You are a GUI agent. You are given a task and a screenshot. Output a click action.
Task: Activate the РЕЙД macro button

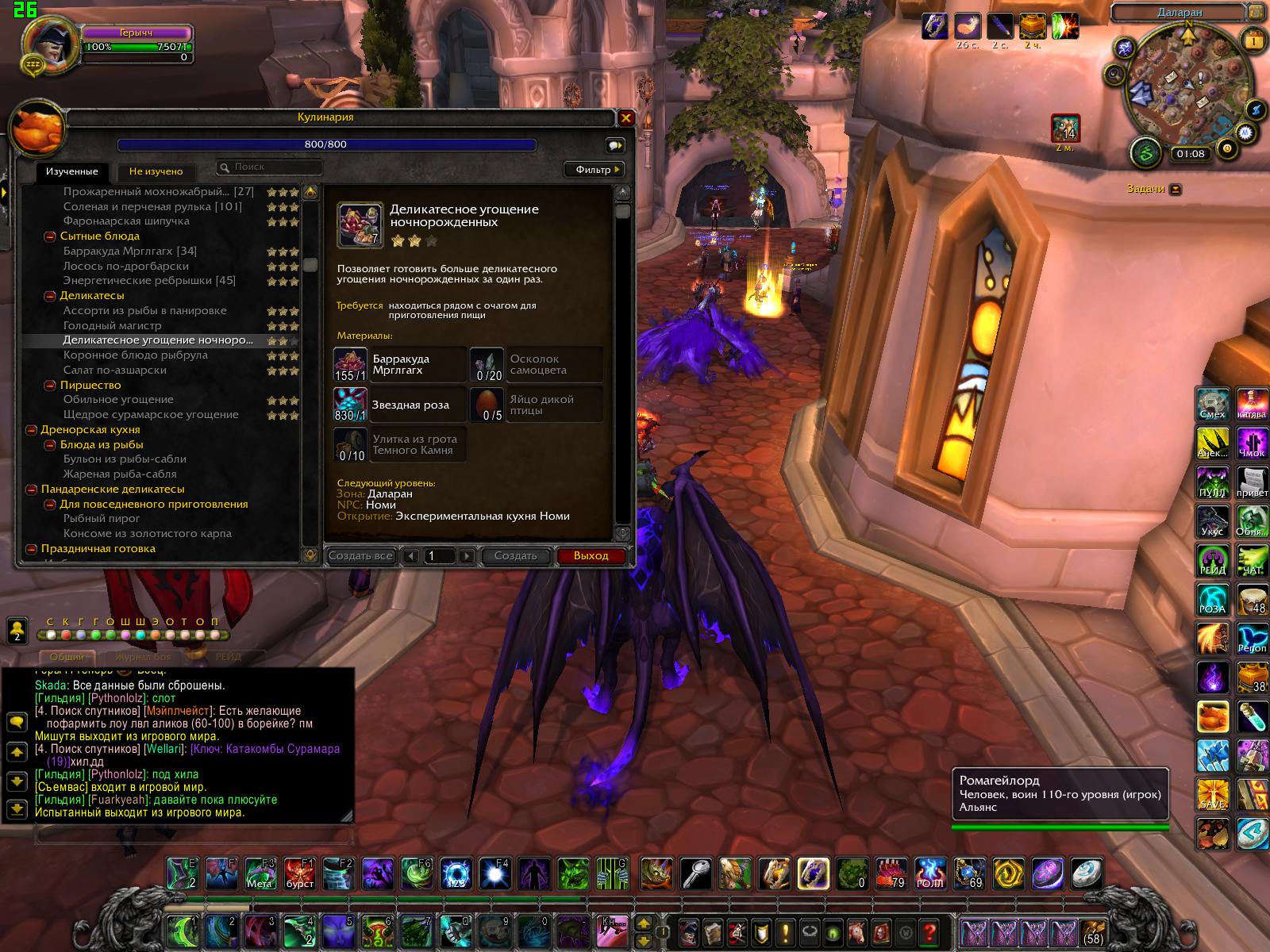click(1212, 560)
